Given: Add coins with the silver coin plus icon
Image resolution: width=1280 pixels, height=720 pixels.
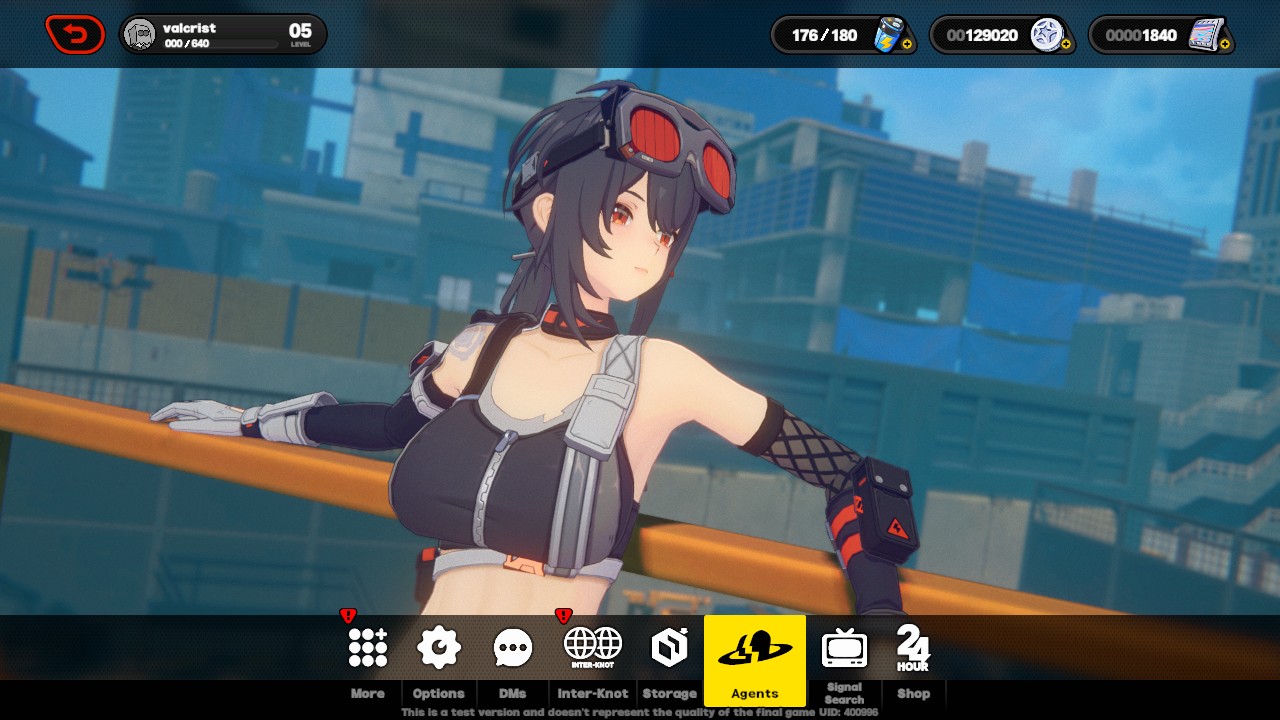Looking at the screenshot, I should (x=1065, y=45).
